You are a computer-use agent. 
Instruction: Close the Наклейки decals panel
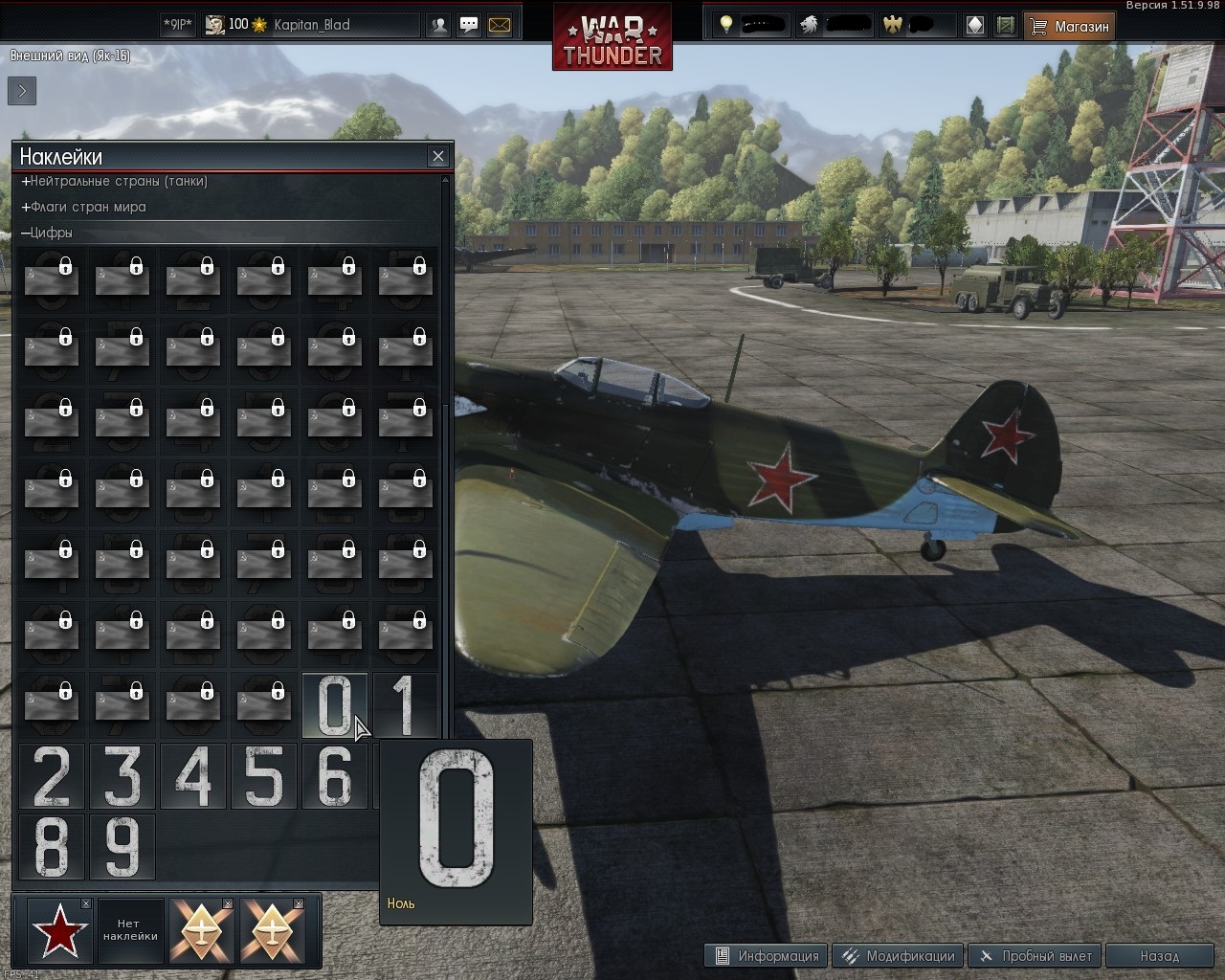(438, 156)
